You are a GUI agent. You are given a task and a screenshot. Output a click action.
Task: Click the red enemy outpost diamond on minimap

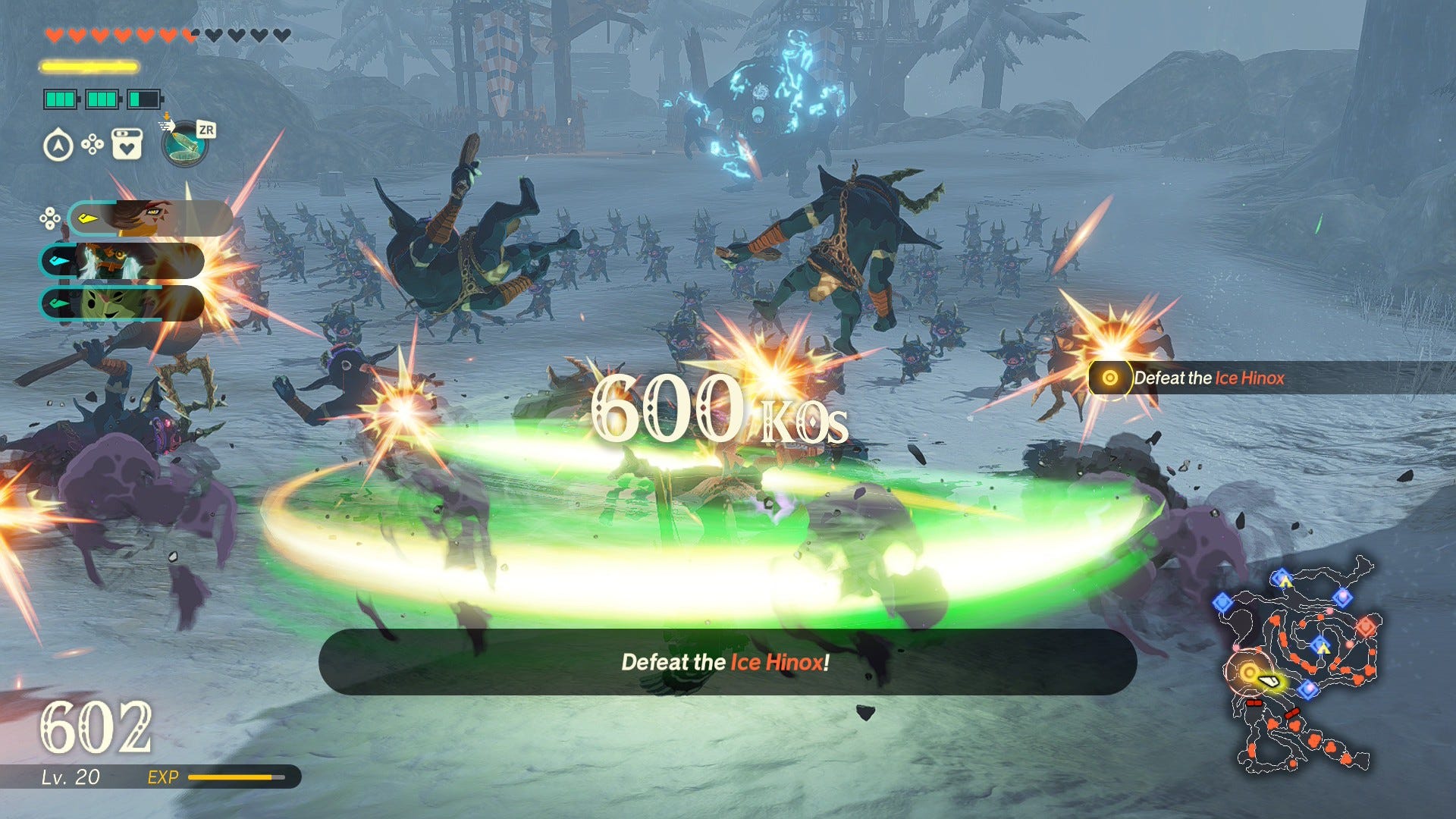(1366, 627)
